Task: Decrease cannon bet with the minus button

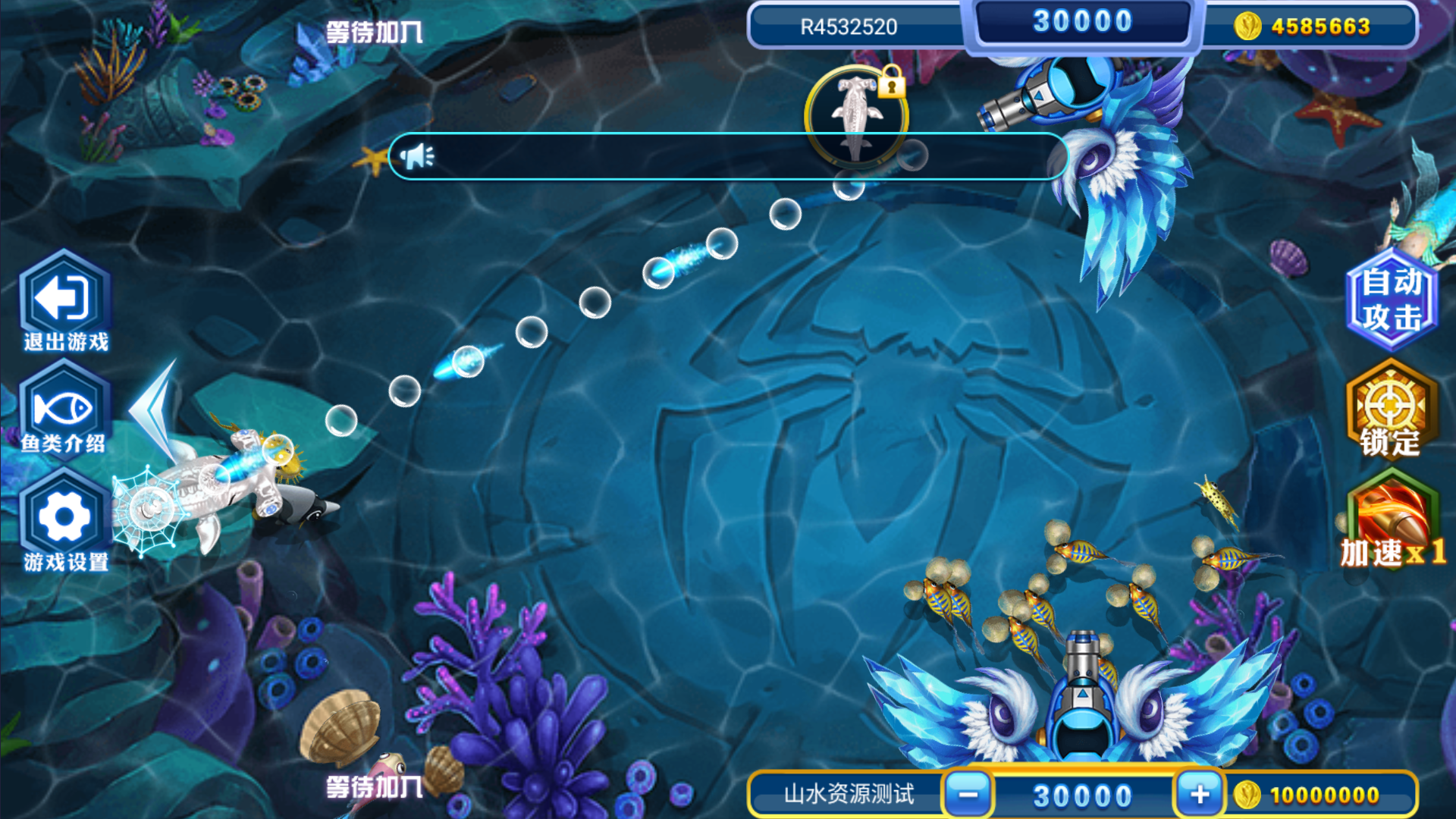Action: point(968,794)
